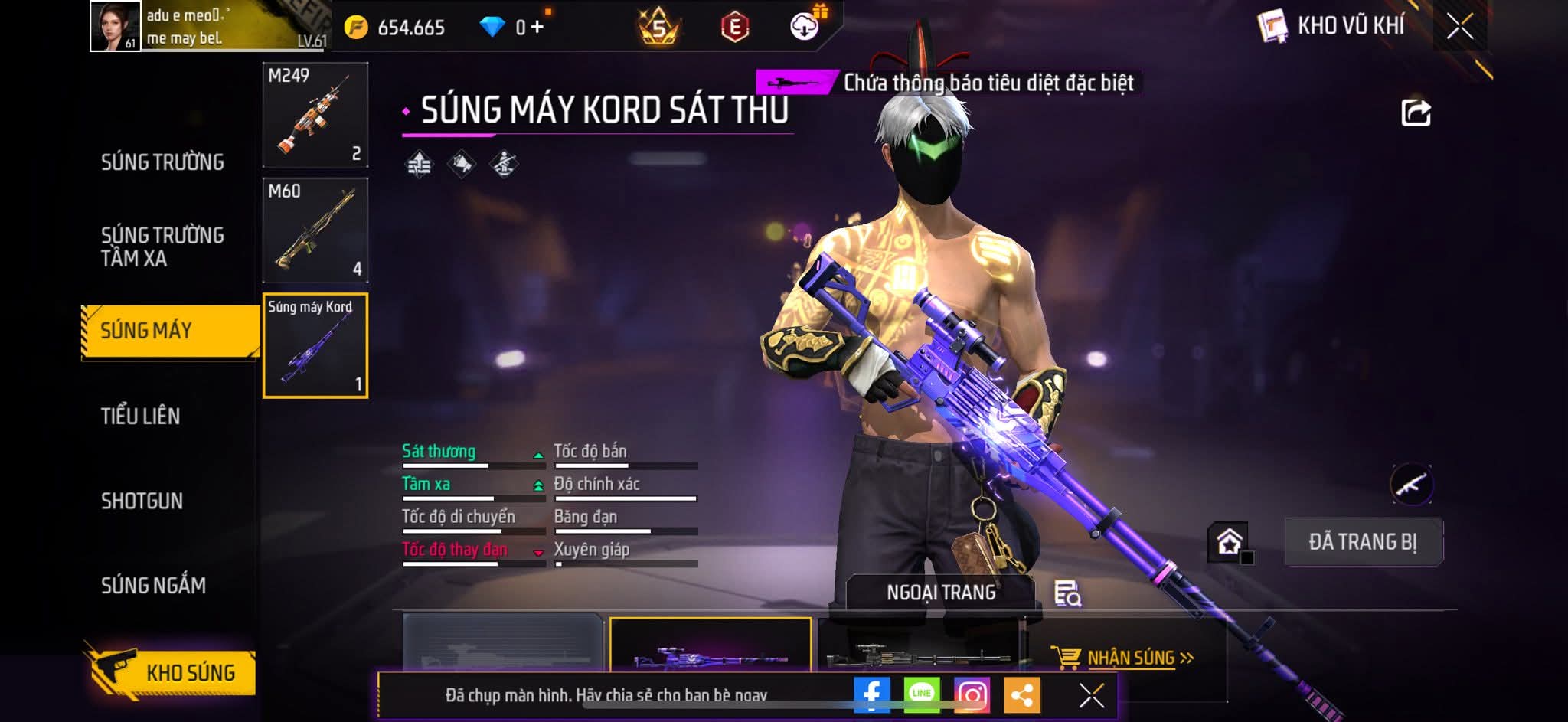Add diamonds with the plus button

[x=537, y=27]
